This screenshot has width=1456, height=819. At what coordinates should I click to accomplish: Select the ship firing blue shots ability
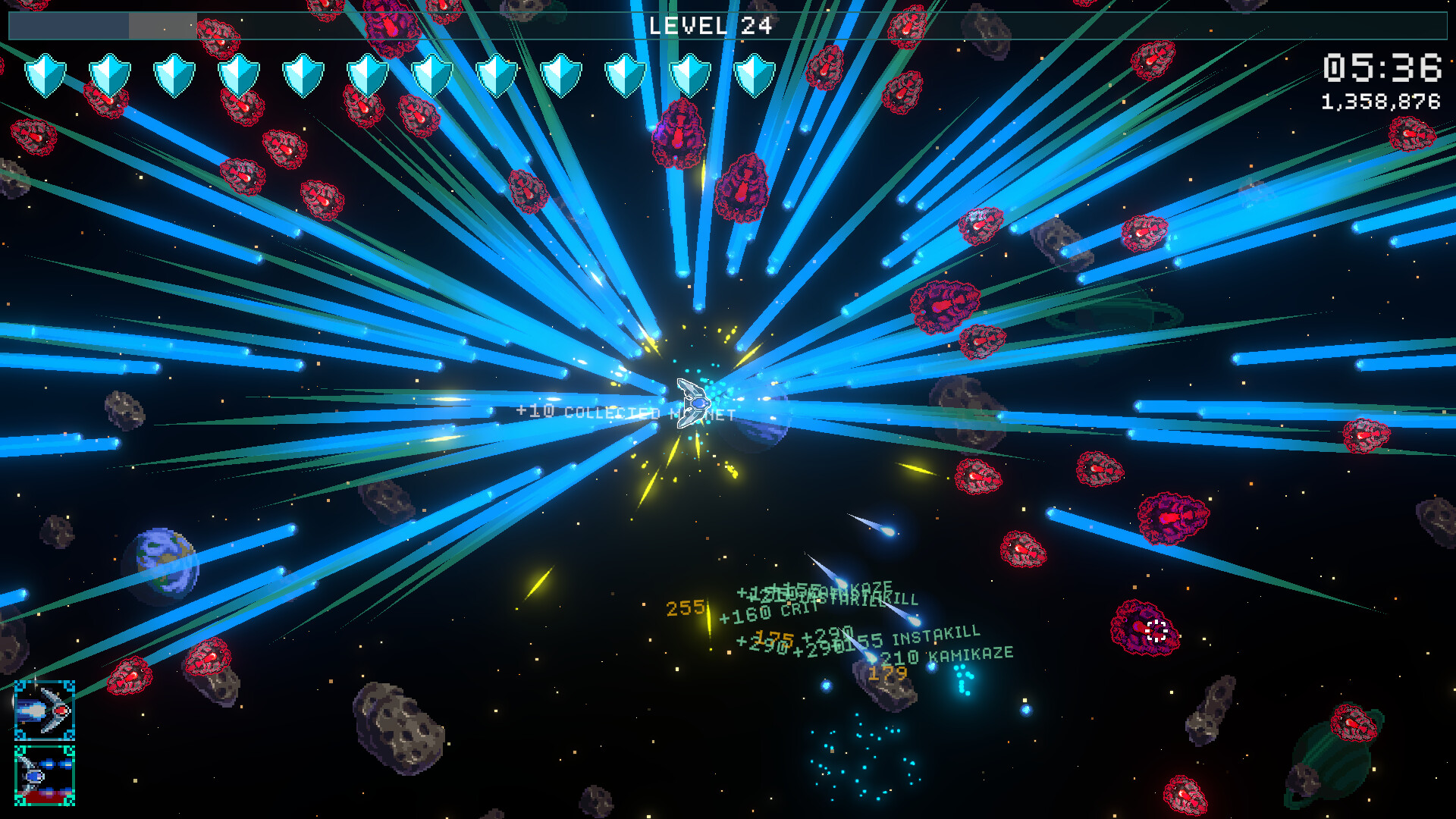[x=45, y=776]
